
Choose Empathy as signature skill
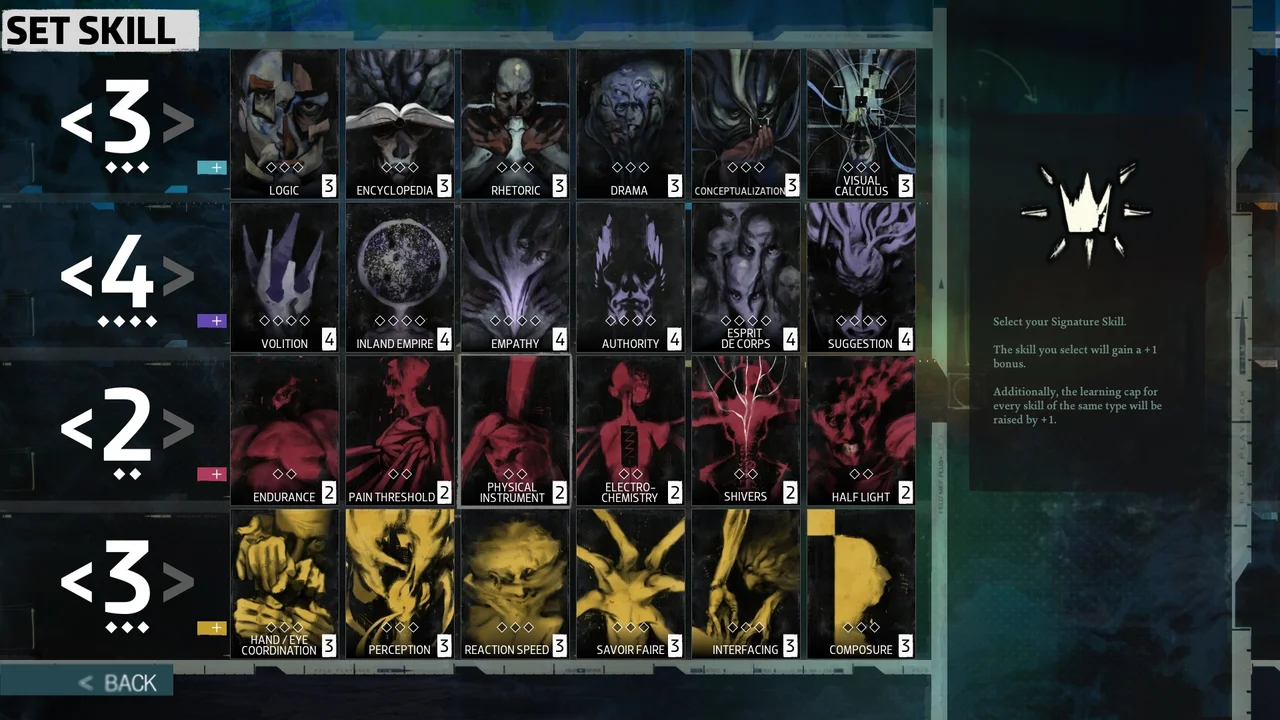coord(514,277)
